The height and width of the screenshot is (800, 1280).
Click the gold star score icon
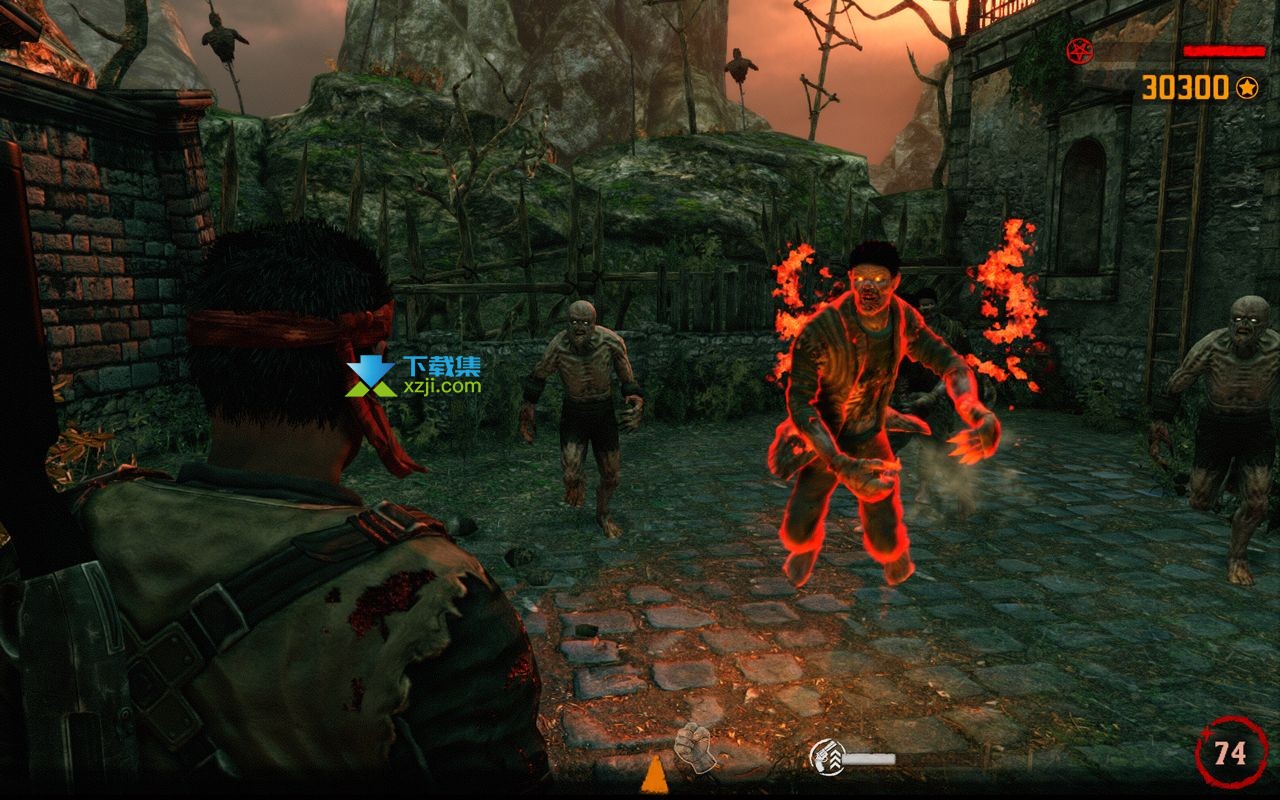[1246, 88]
